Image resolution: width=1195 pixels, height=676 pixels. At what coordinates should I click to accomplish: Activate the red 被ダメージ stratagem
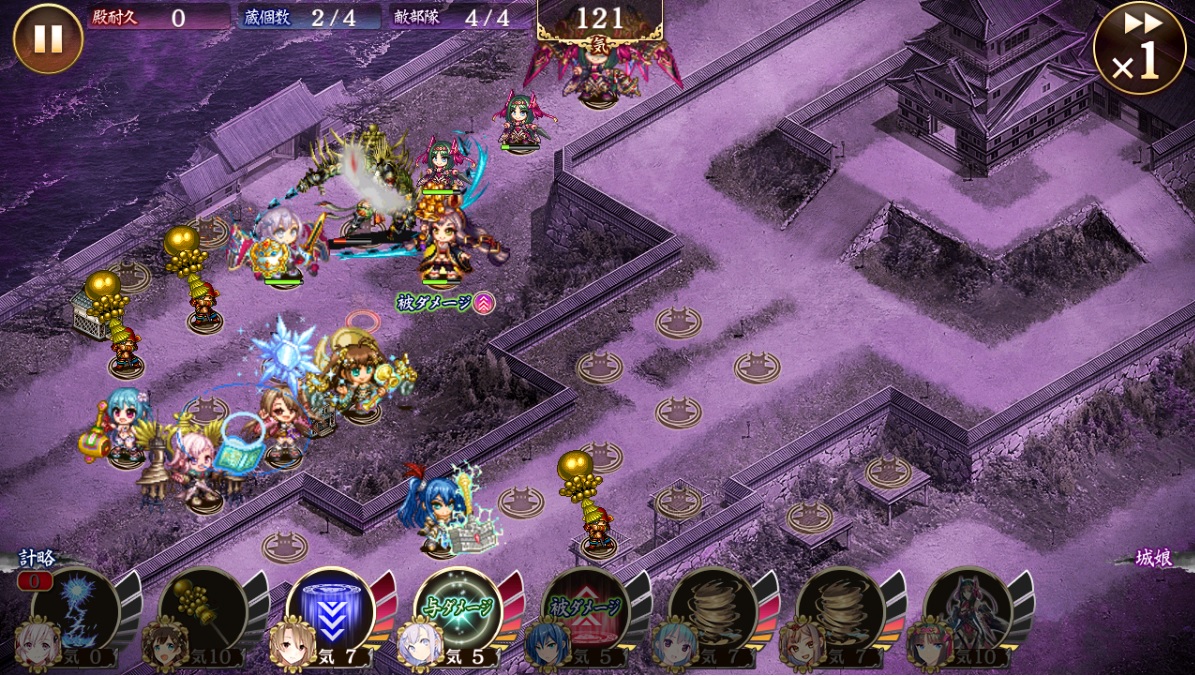click(585, 611)
